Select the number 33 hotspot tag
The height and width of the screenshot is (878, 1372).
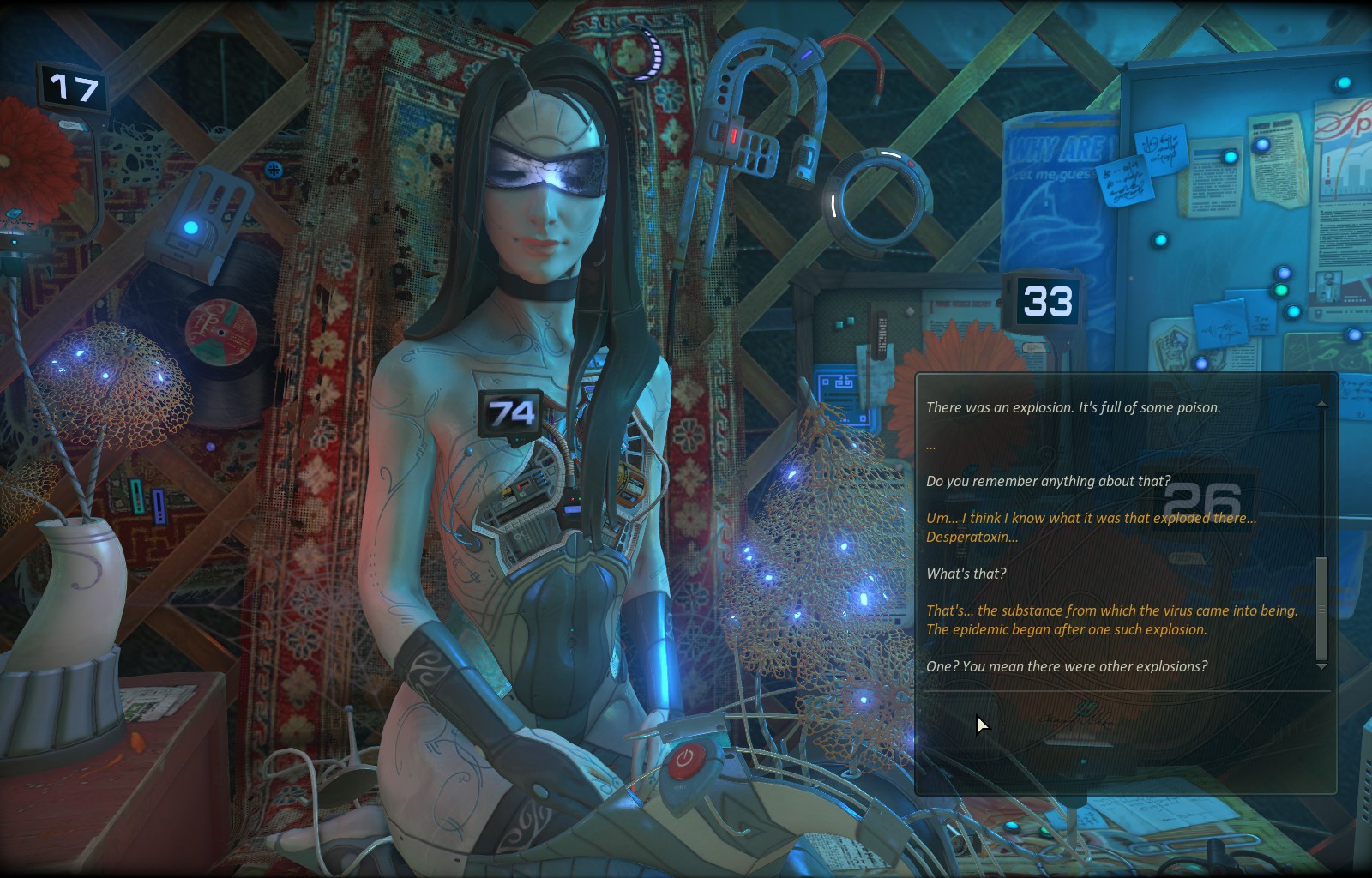(x=1048, y=302)
